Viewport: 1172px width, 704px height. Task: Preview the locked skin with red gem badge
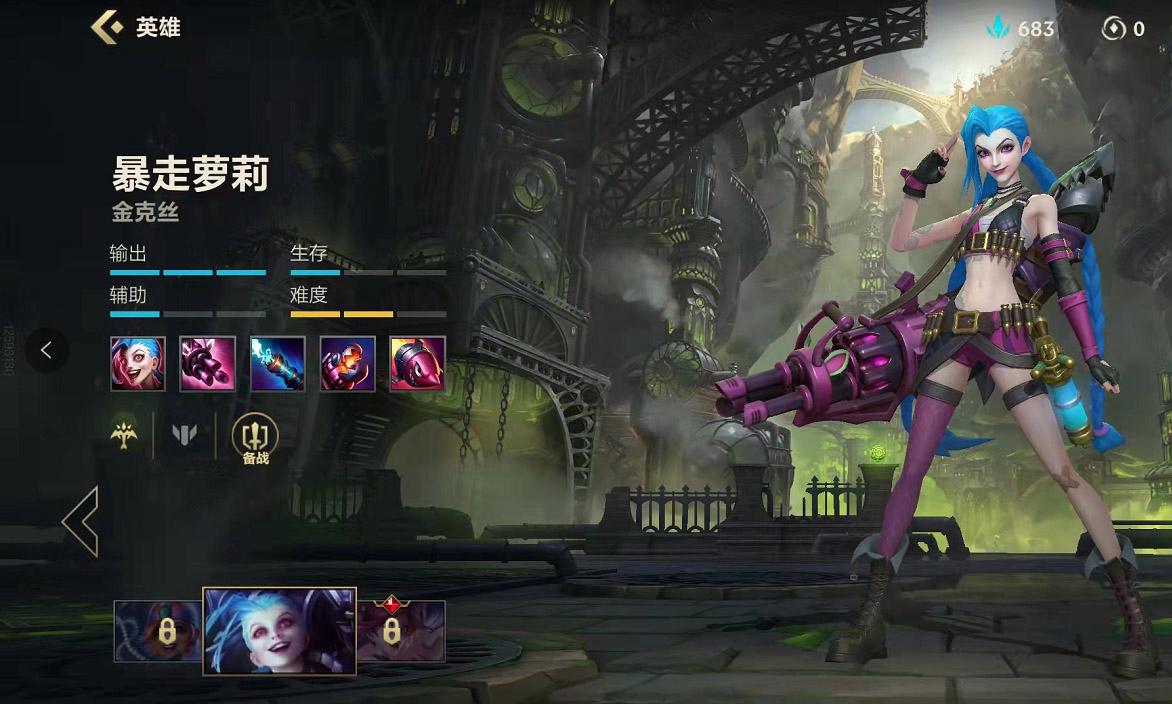click(x=400, y=630)
